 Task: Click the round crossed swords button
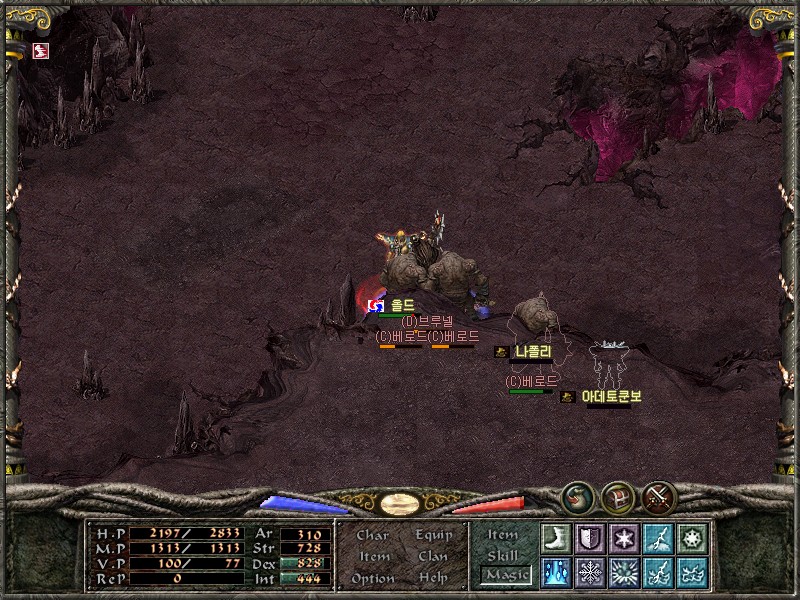click(x=659, y=496)
